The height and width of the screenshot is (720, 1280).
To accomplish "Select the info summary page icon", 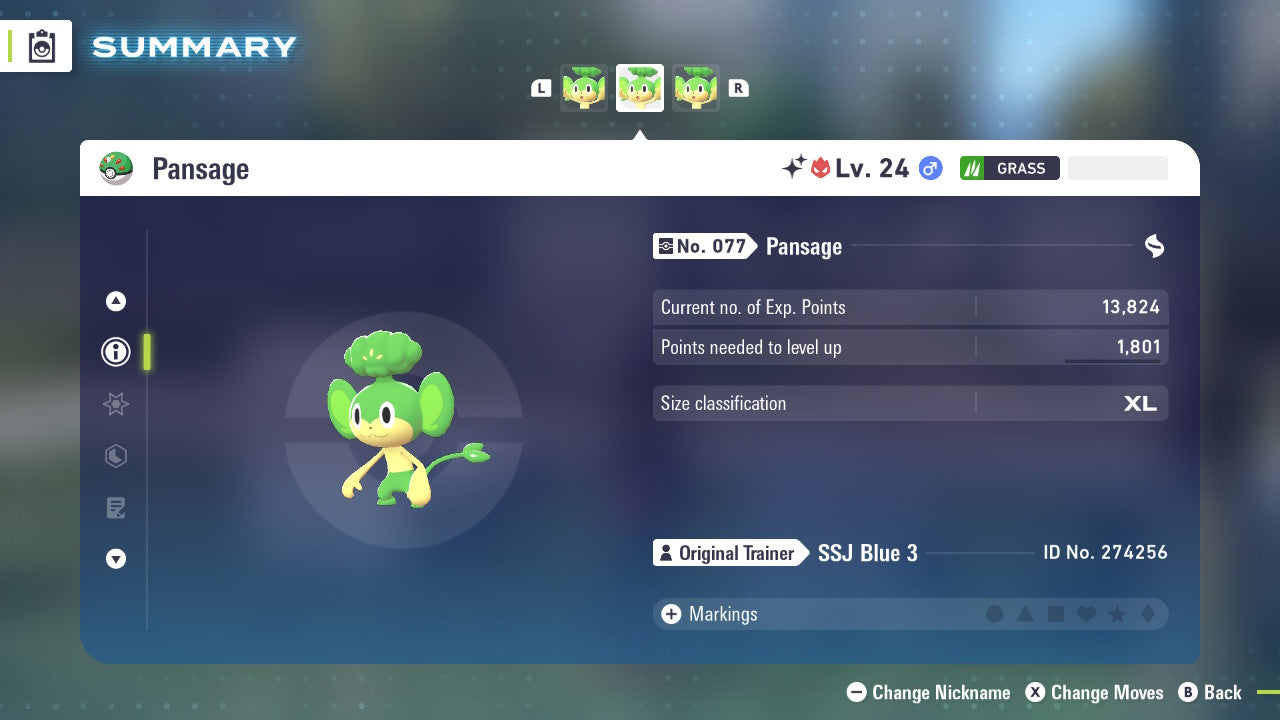I will coord(115,352).
